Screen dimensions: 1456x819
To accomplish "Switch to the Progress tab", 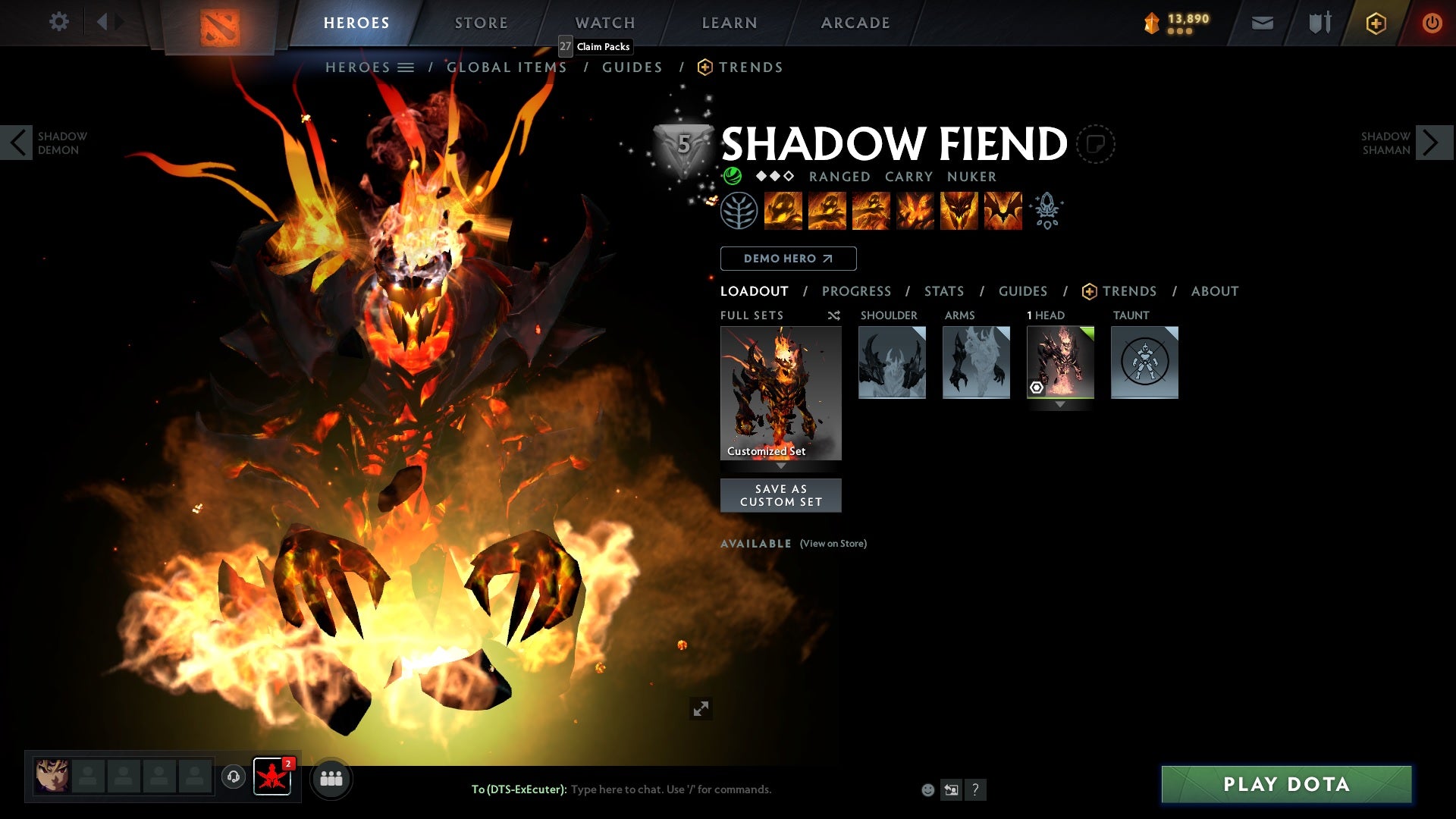I will click(x=857, y=290).
